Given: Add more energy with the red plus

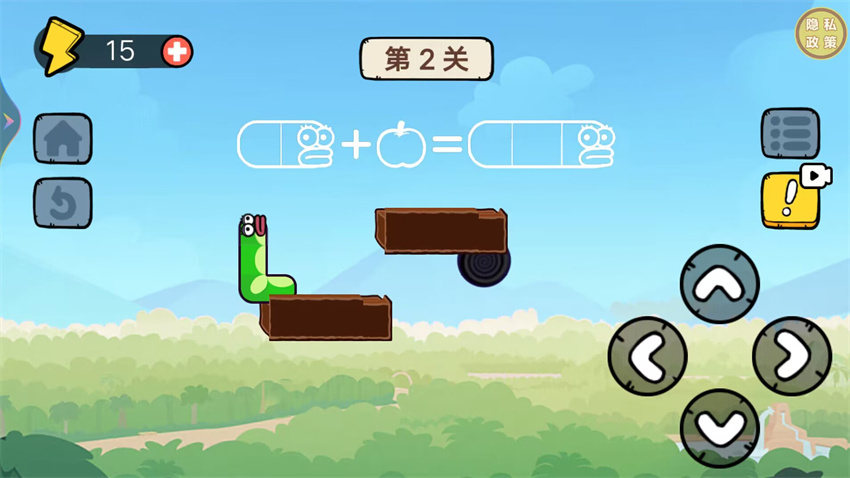Looking at the screenshot, I should 177,51.
